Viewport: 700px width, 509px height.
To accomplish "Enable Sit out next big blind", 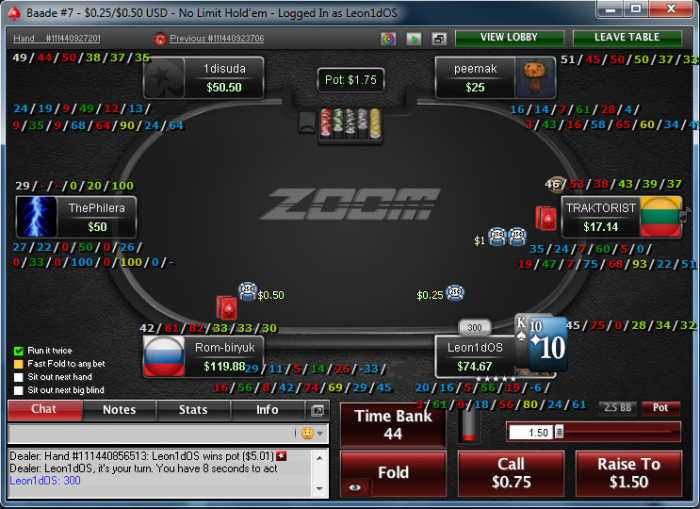I will click(x=19, y=390).
